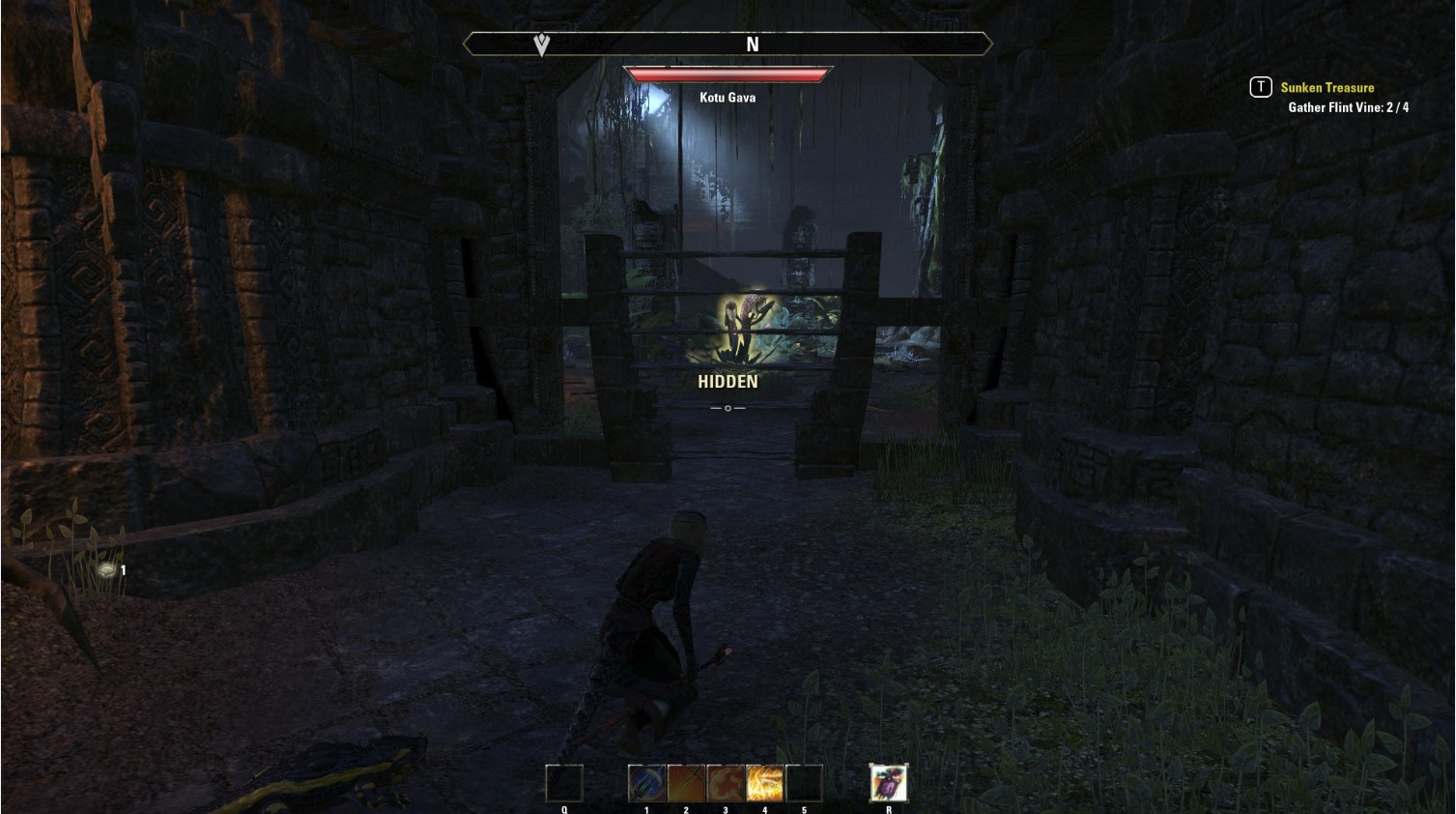This screenshot has width=1456, height=814.
Task: Click the compass bar's north marker
Action: pyautogui.click(x=752, y=44)
